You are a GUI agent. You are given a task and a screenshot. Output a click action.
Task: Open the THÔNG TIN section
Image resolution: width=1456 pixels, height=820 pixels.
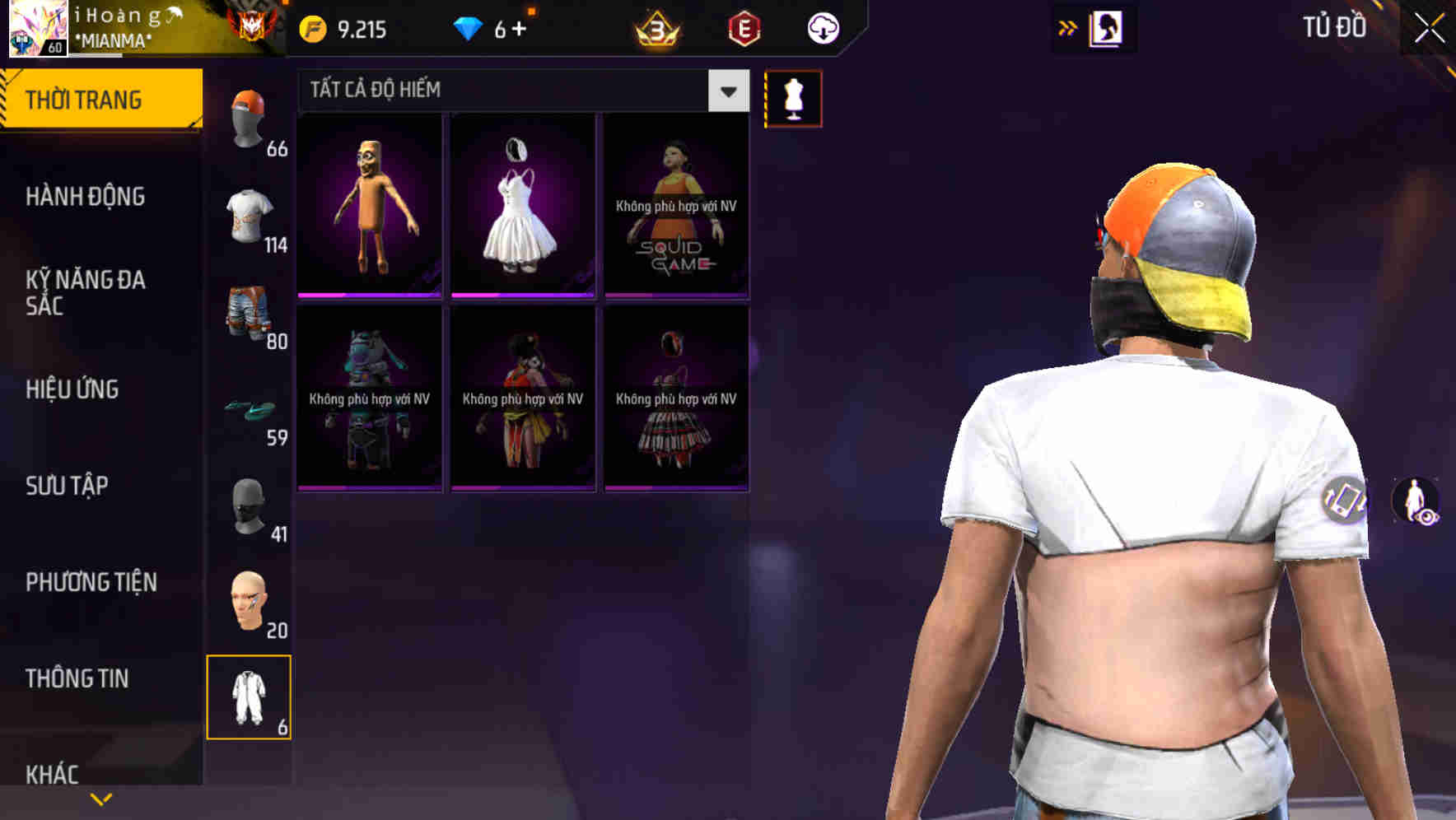click(77, 678)
